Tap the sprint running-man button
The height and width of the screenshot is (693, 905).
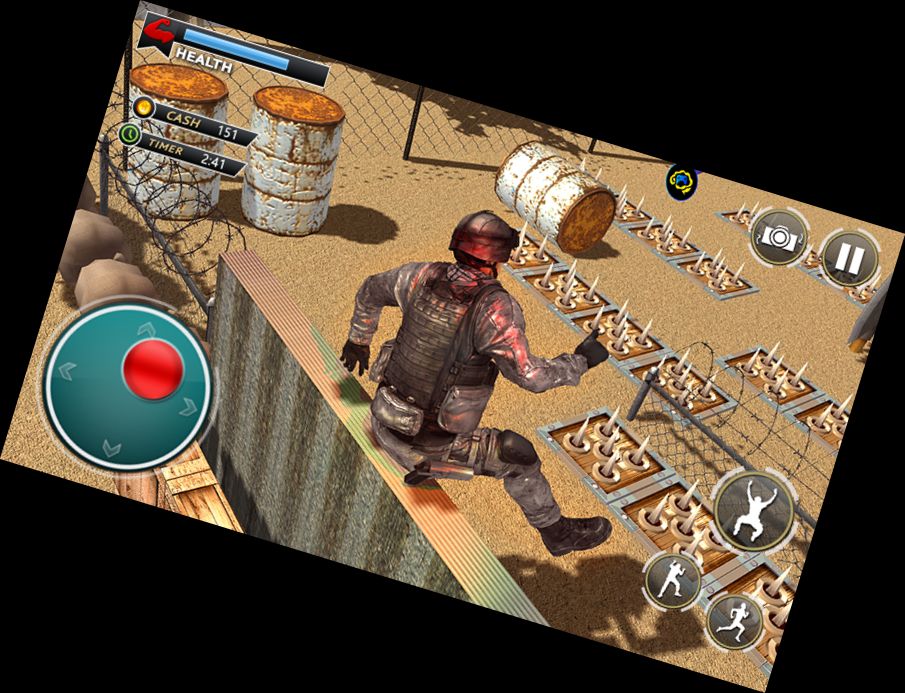[735, 621]
